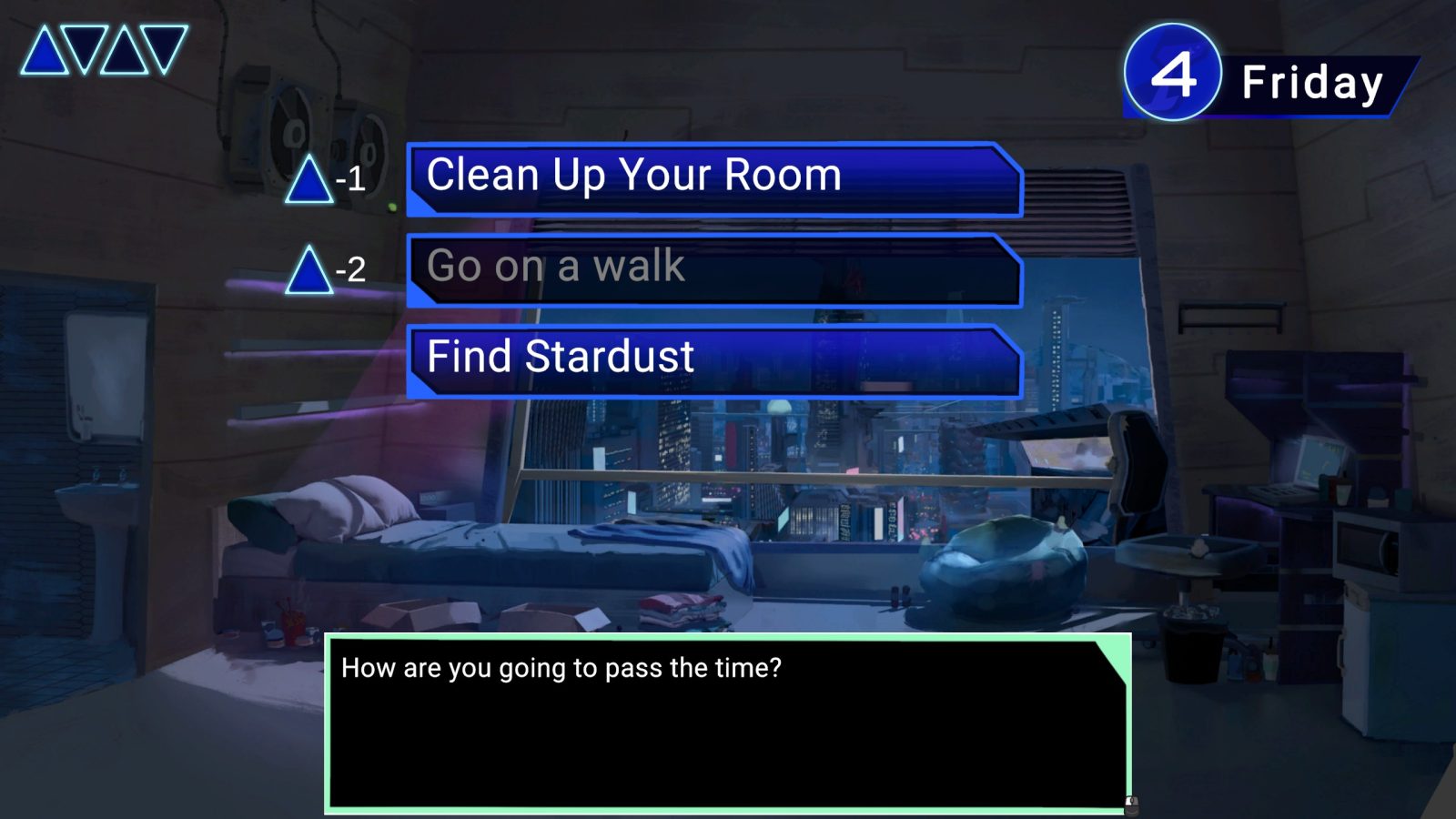Select the greyed-out Go on a walk option

715,269
